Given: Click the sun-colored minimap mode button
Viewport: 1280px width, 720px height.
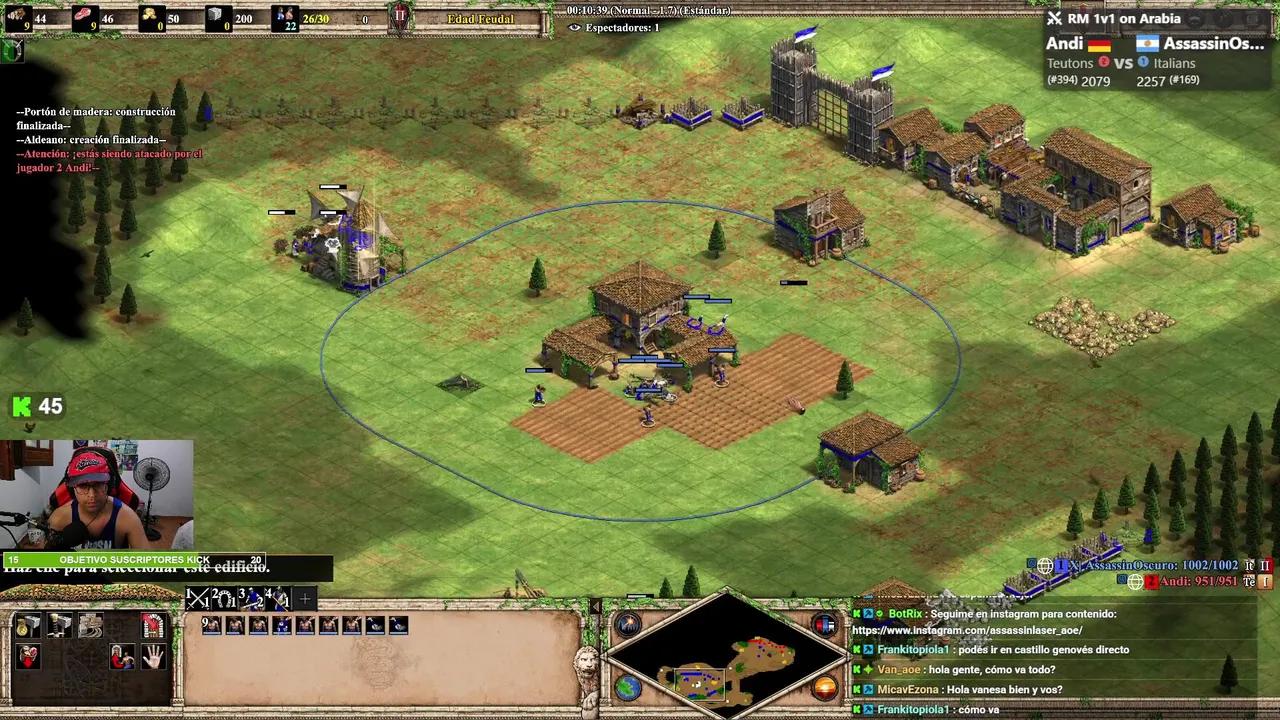Looking at the screenshot, I should 825,688.
